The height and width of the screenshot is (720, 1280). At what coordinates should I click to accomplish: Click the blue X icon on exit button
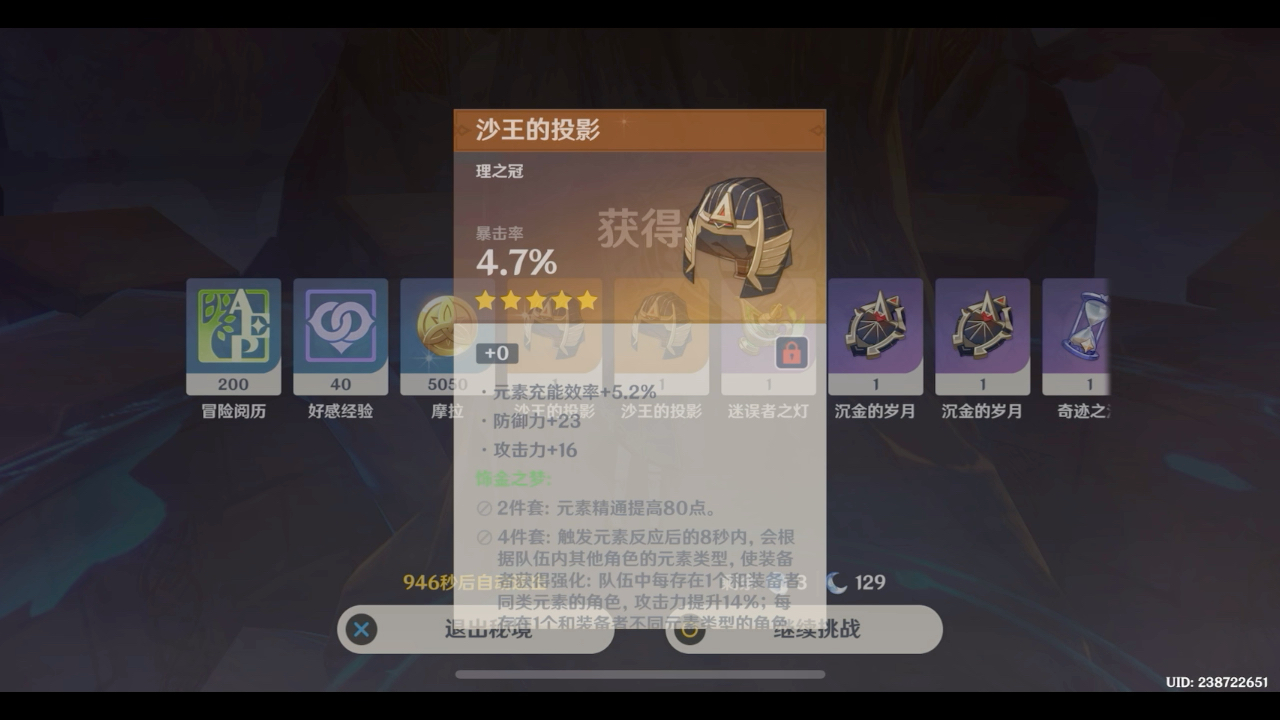coord(361,629)
